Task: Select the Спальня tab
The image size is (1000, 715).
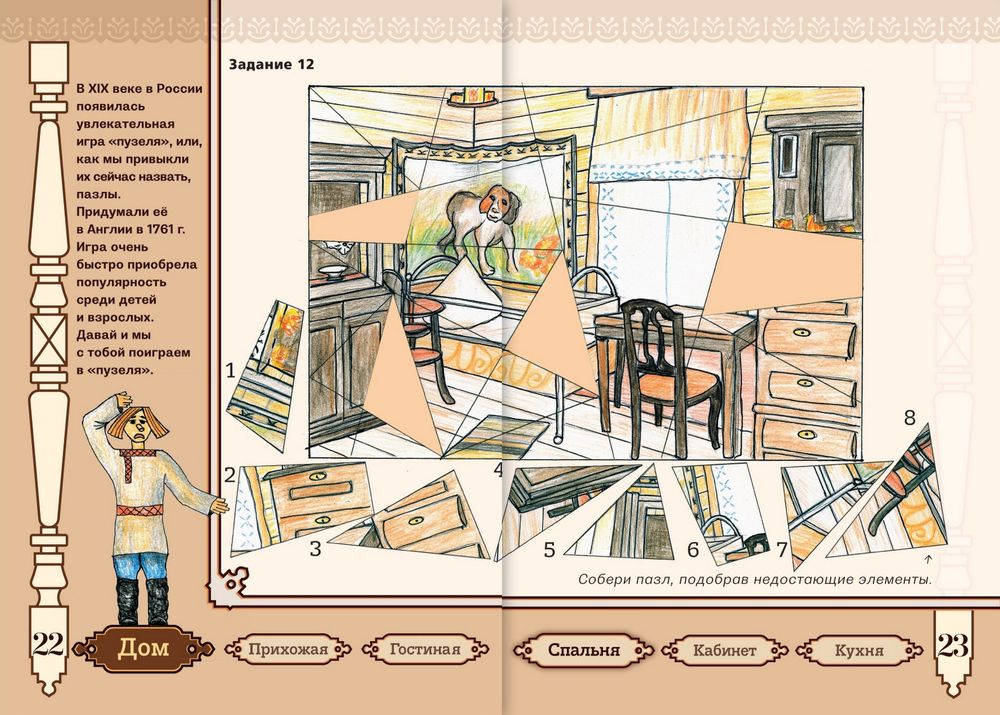Action: (583, 650)
